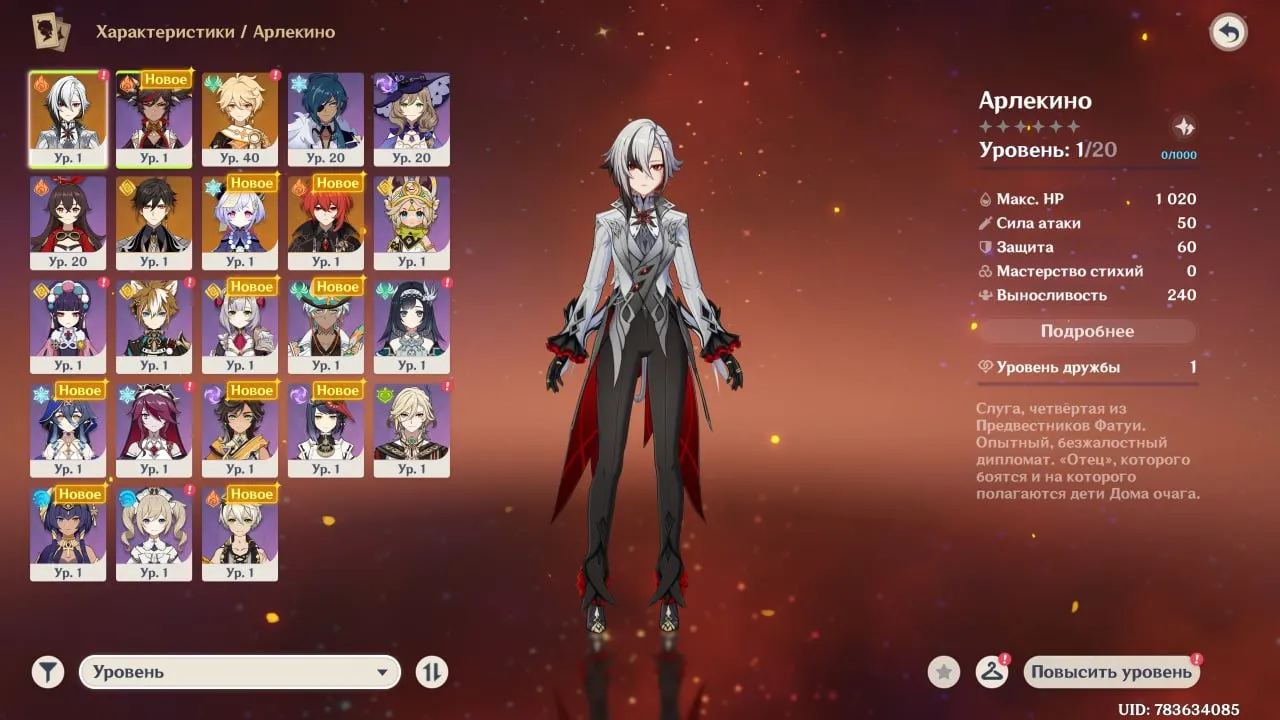
Task: Select Amber's level 20 thumbnail
Action: [x=67, y=221]
